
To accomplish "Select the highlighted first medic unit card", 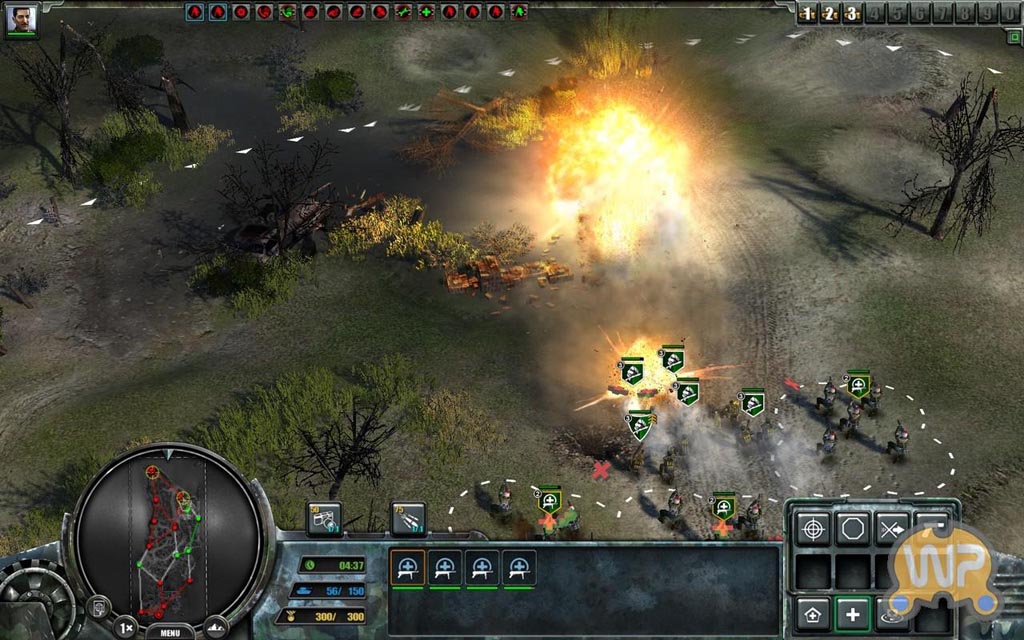I will point(407,568).
